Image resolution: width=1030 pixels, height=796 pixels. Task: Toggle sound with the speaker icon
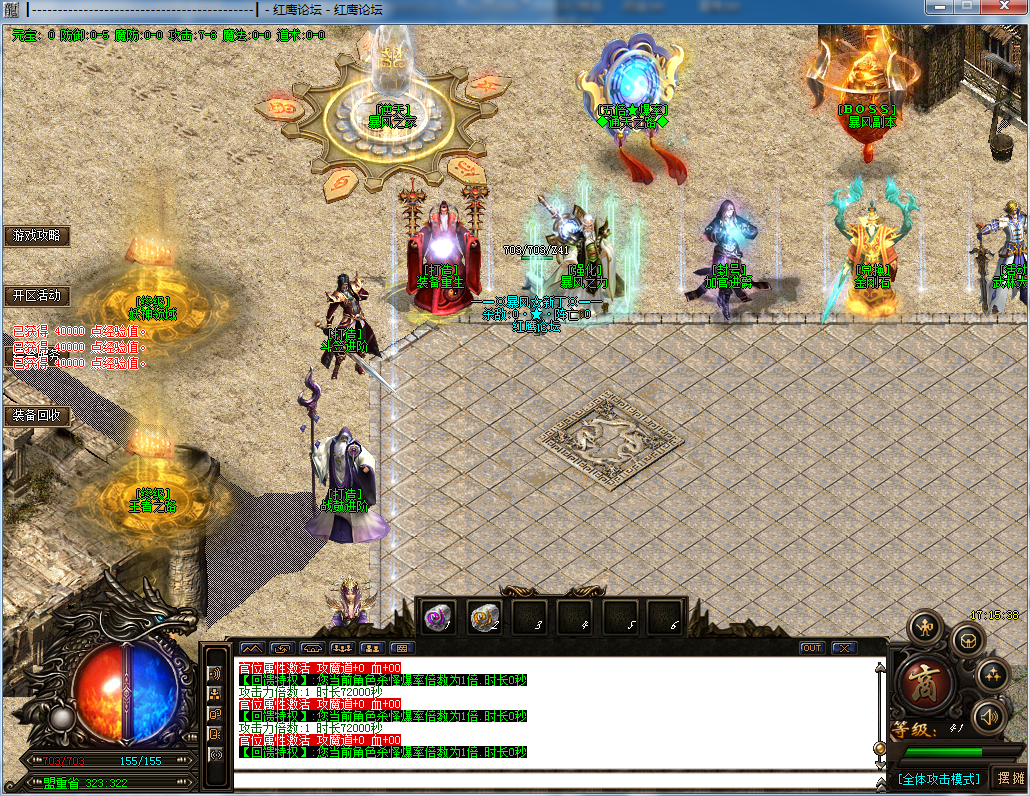pyautogui.click(x=988, y=715)
